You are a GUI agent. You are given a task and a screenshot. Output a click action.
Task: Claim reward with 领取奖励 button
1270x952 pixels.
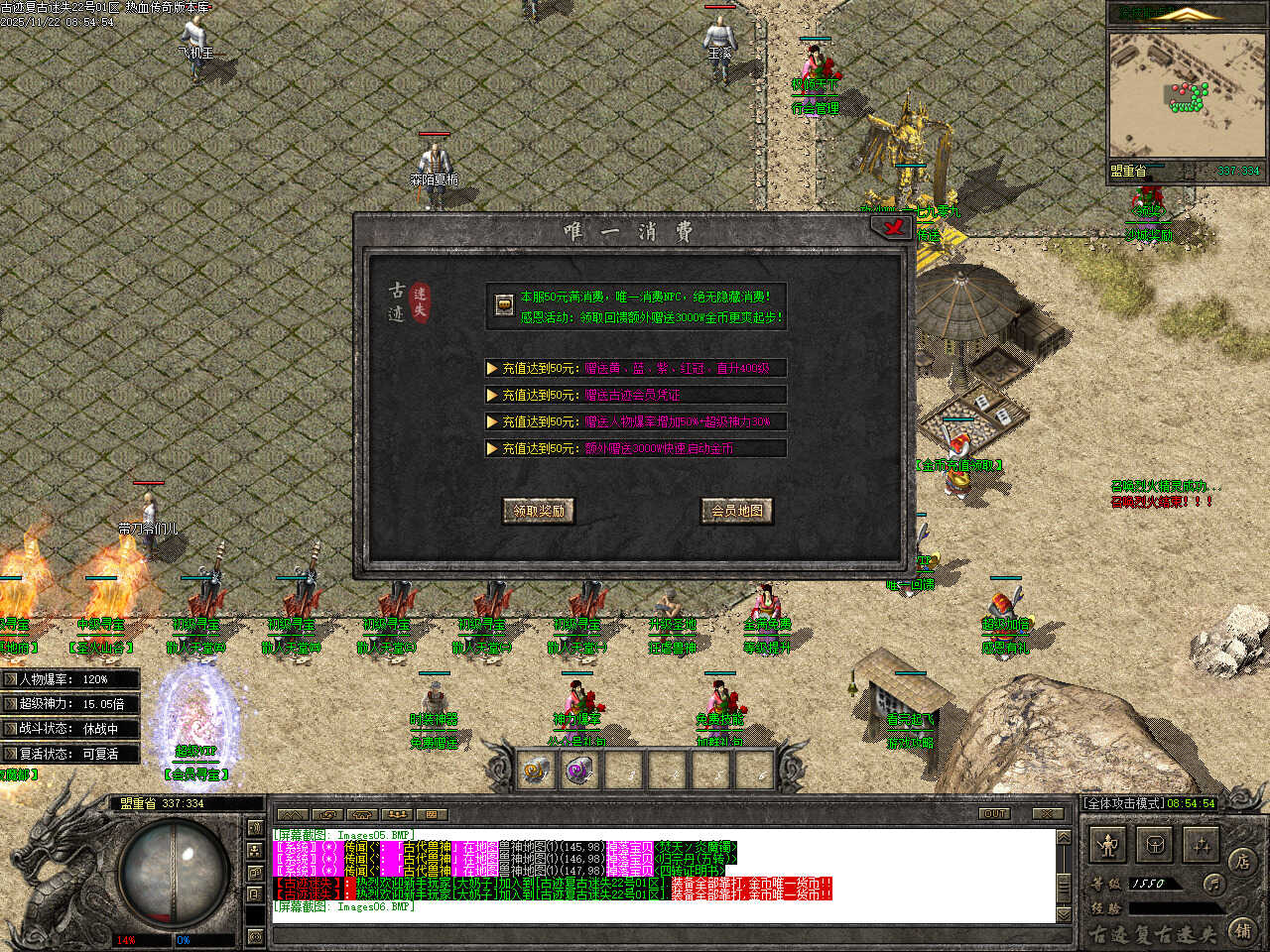539,511
